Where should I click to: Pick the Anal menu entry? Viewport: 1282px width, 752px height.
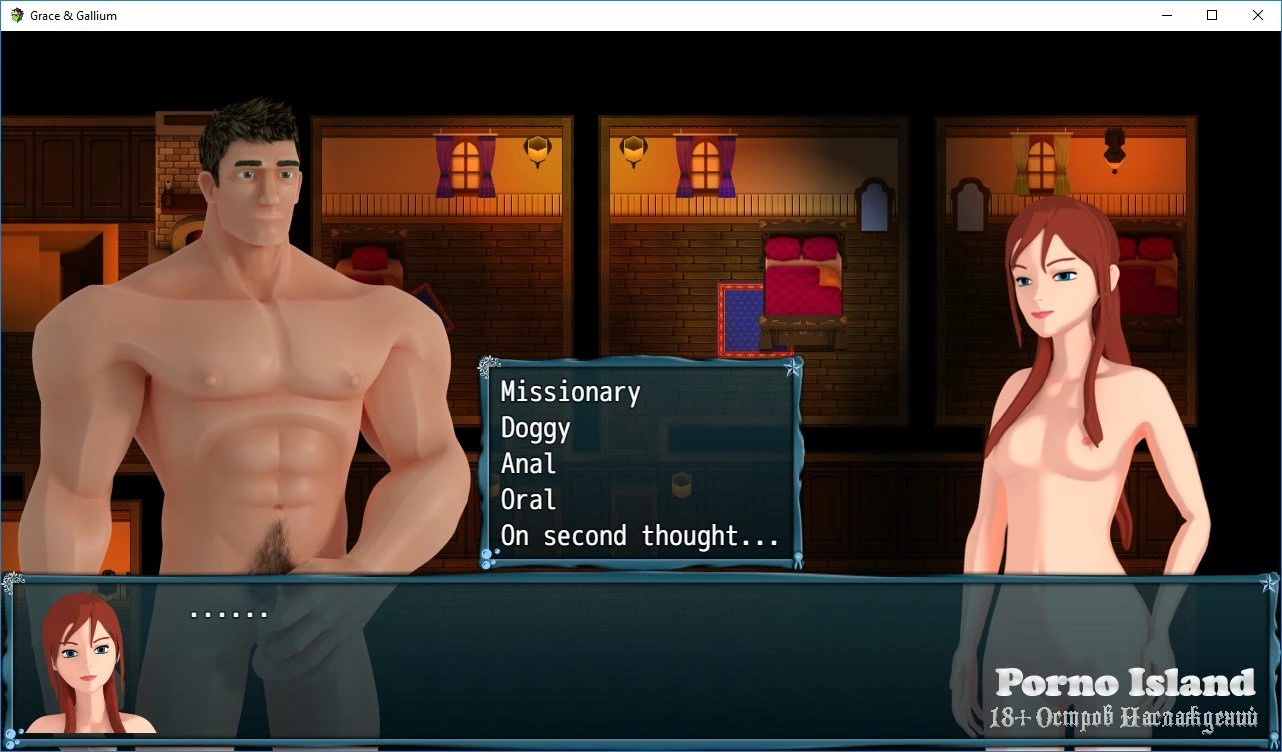[528, 464]
